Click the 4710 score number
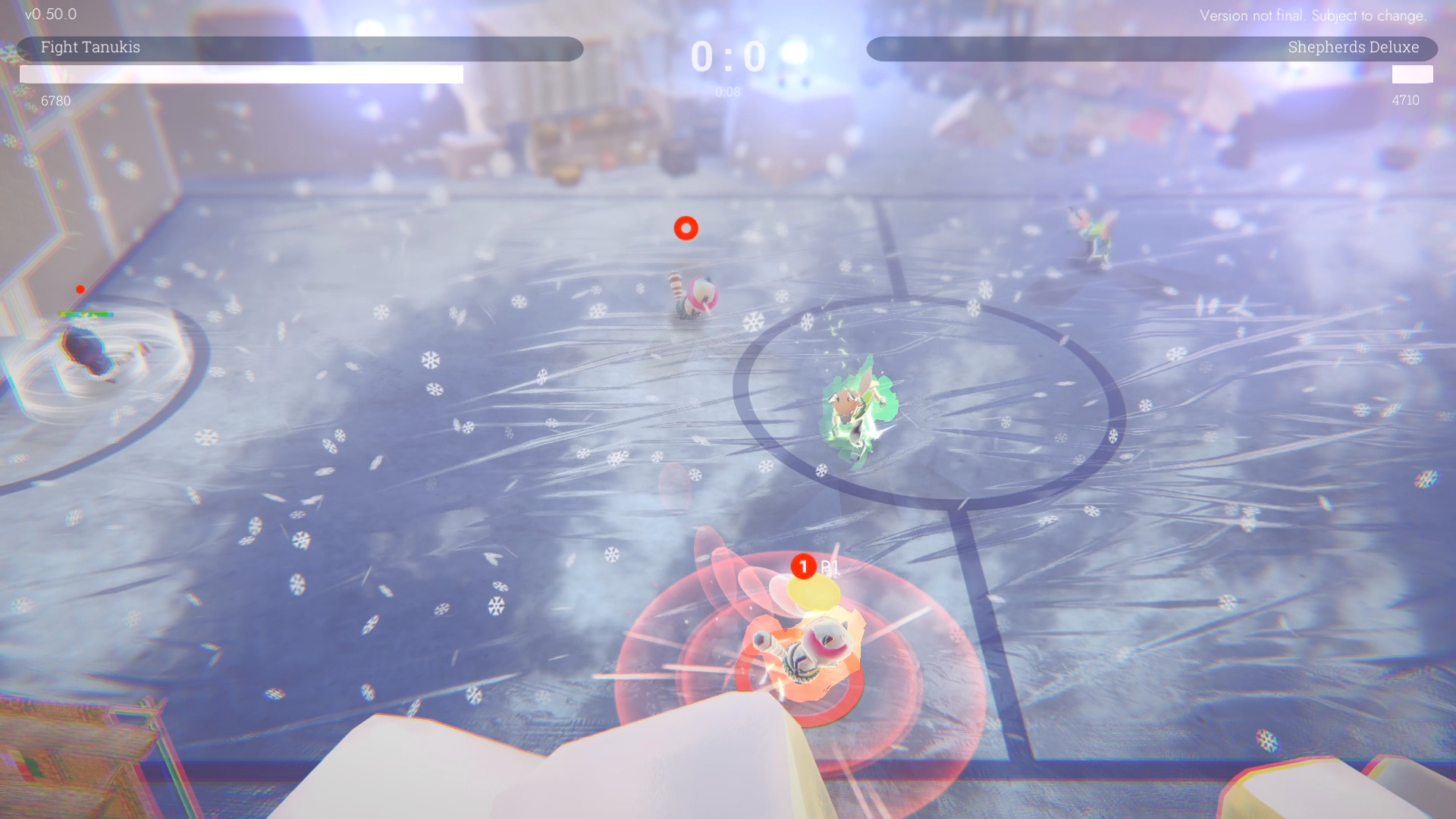1456x819 pixels. pyautogui.click(x=1407, y=100)
